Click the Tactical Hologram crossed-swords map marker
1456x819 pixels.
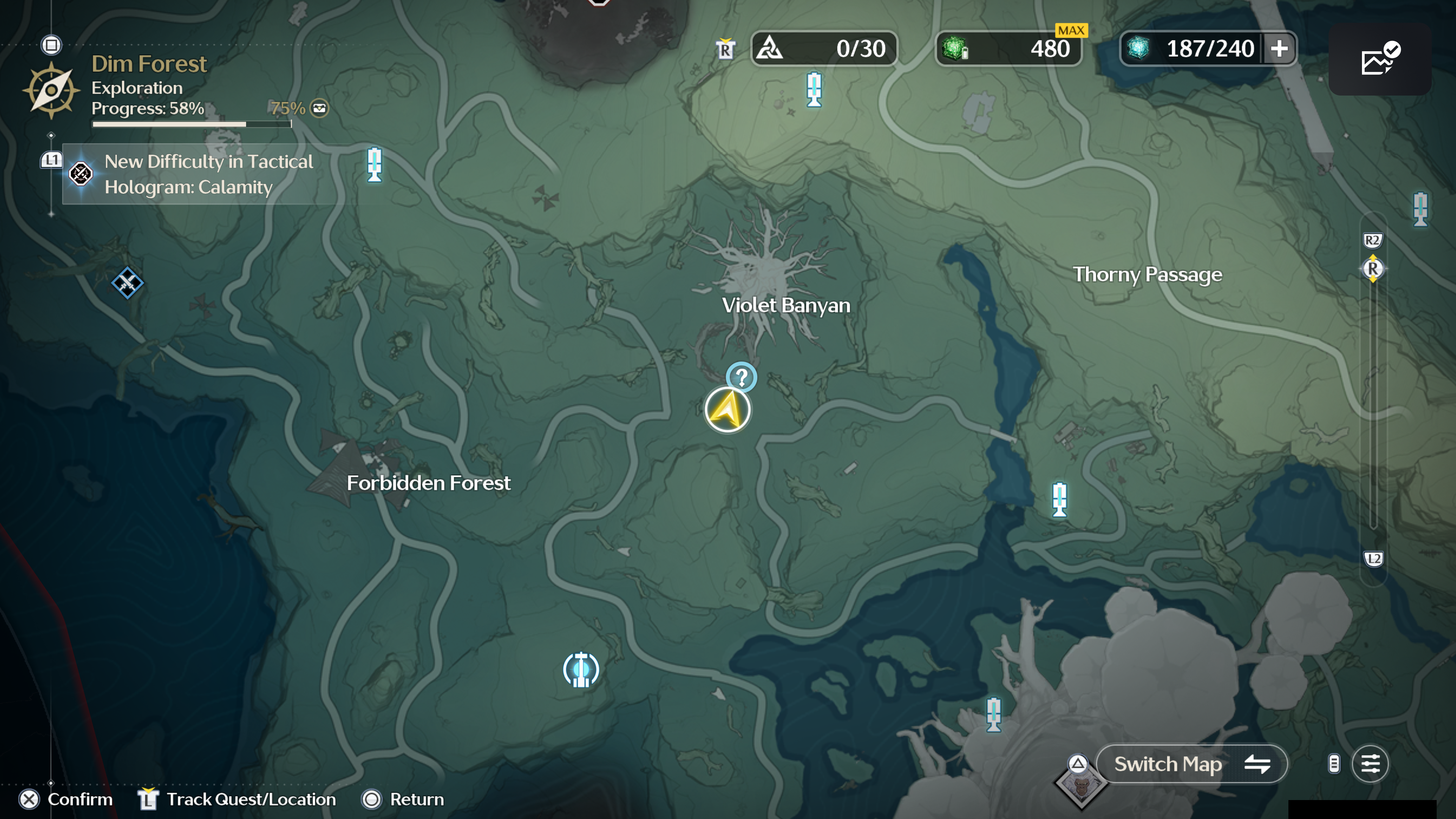127,282
